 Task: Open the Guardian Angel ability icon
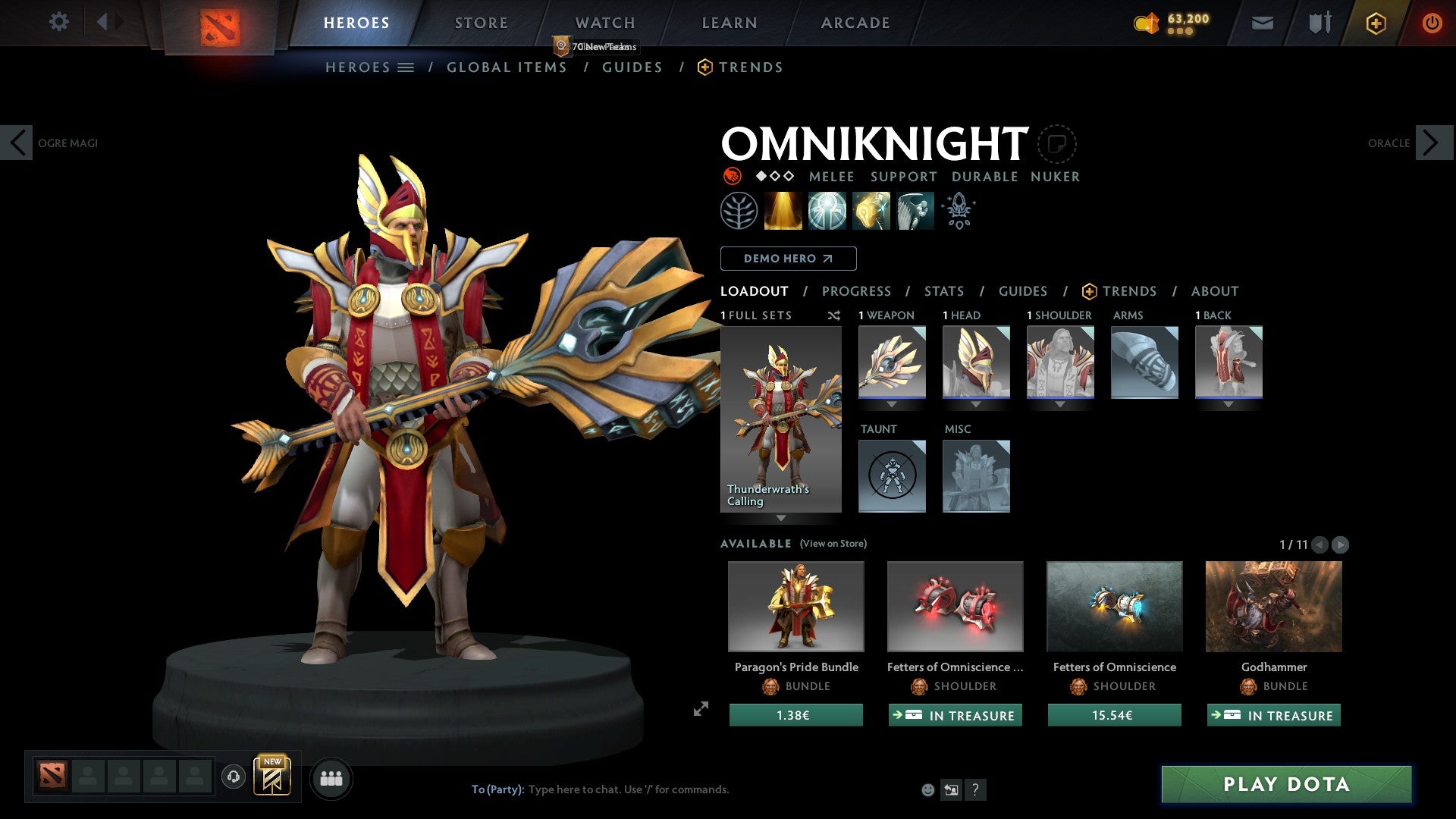click(915, 211)
